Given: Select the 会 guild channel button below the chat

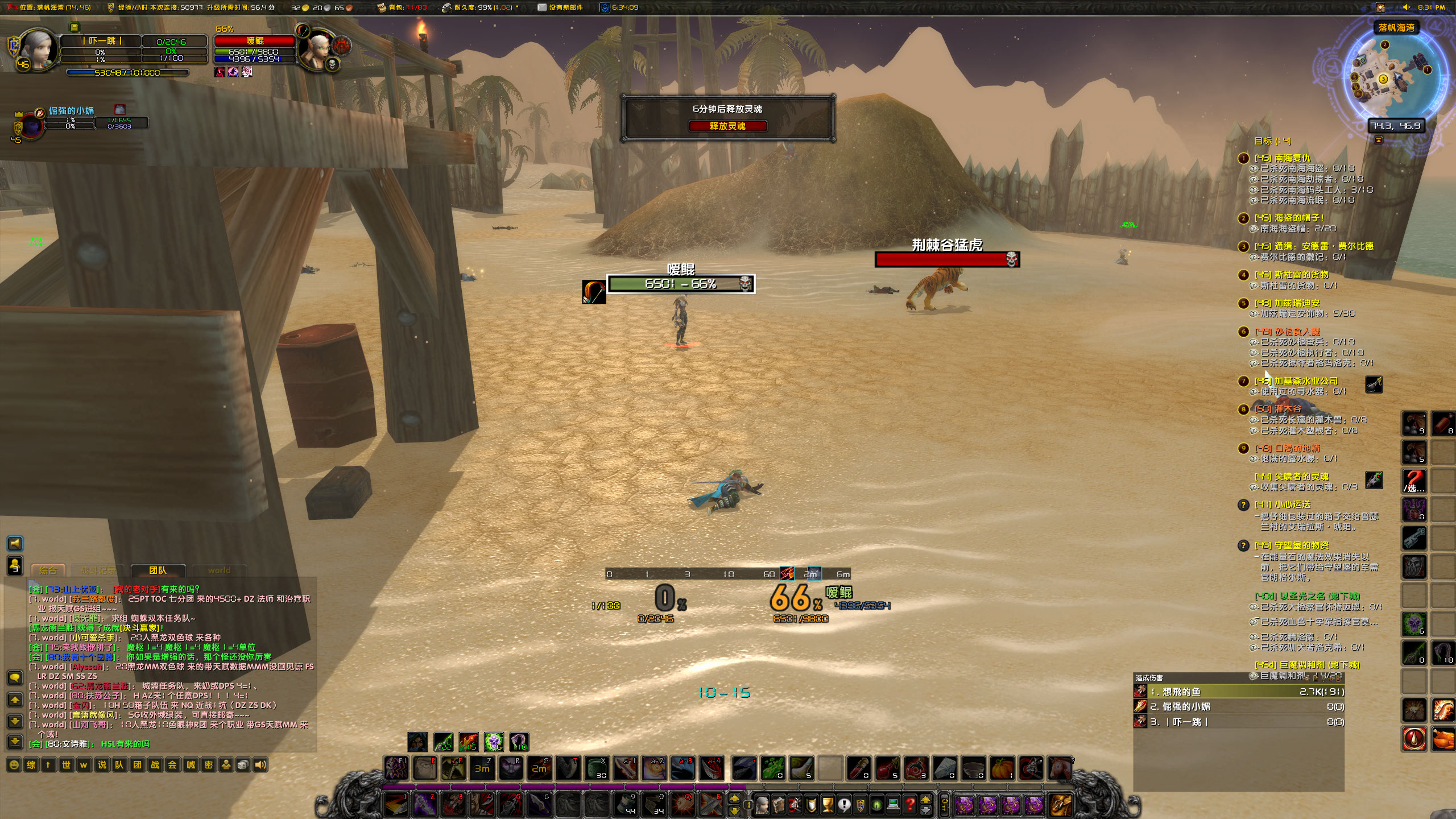Looking at the screenshot, I should 171,765.
